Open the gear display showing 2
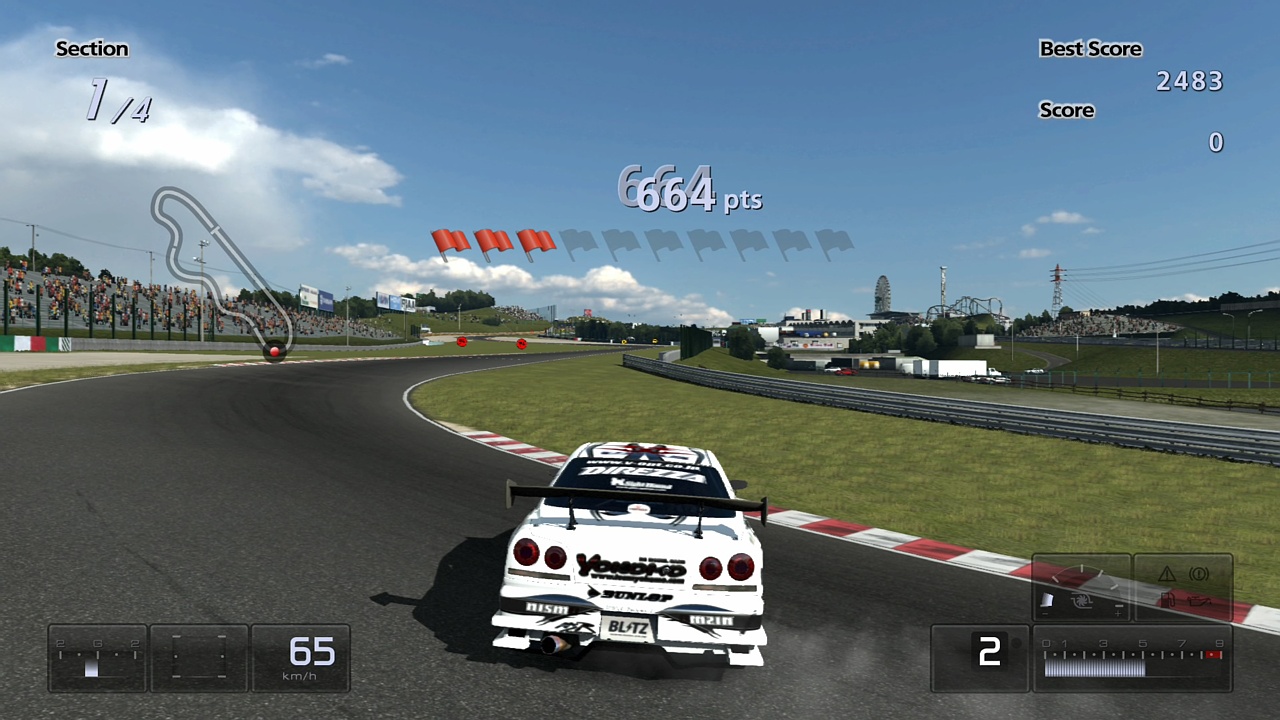 tap(990, 652)
